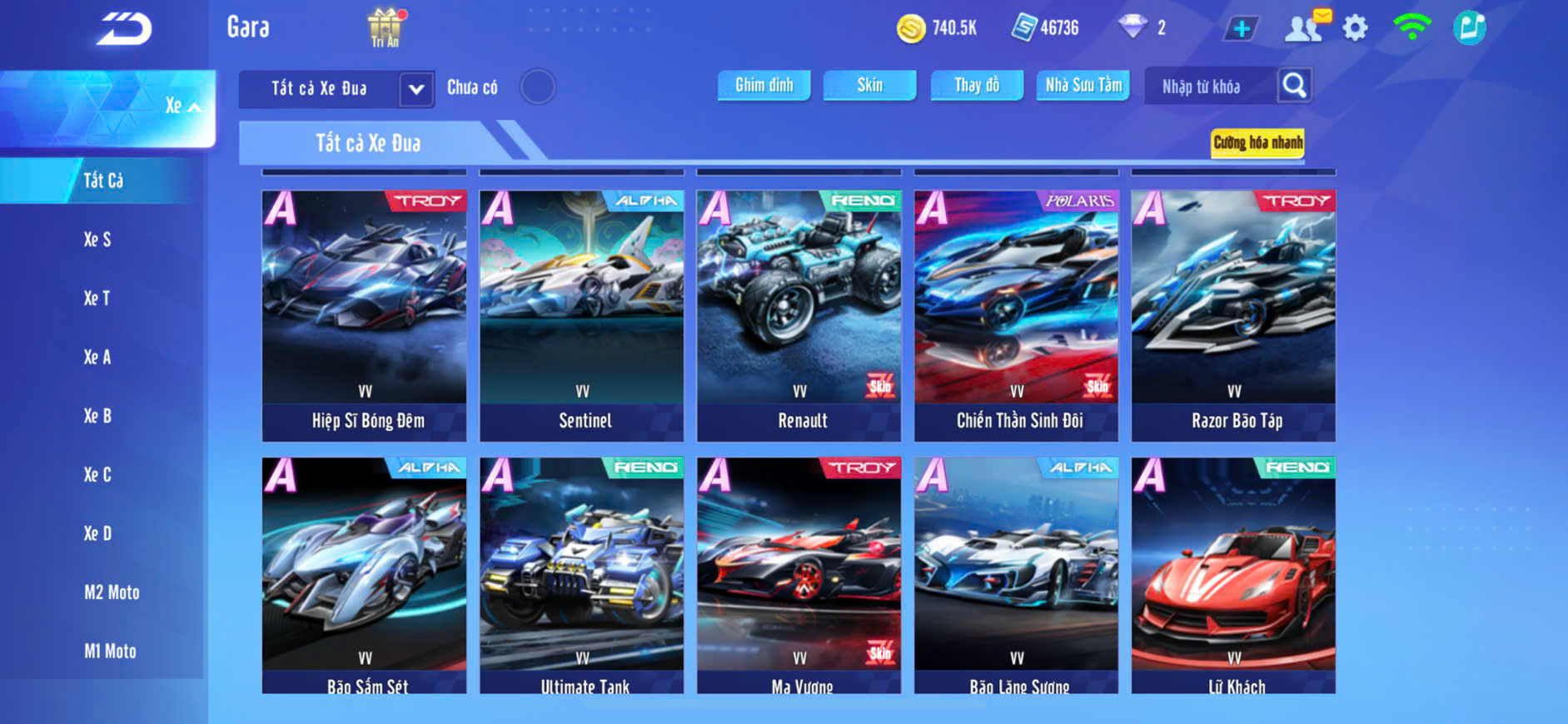
Task: Pick the Renault car card
Action: click(x=799, y=315)
